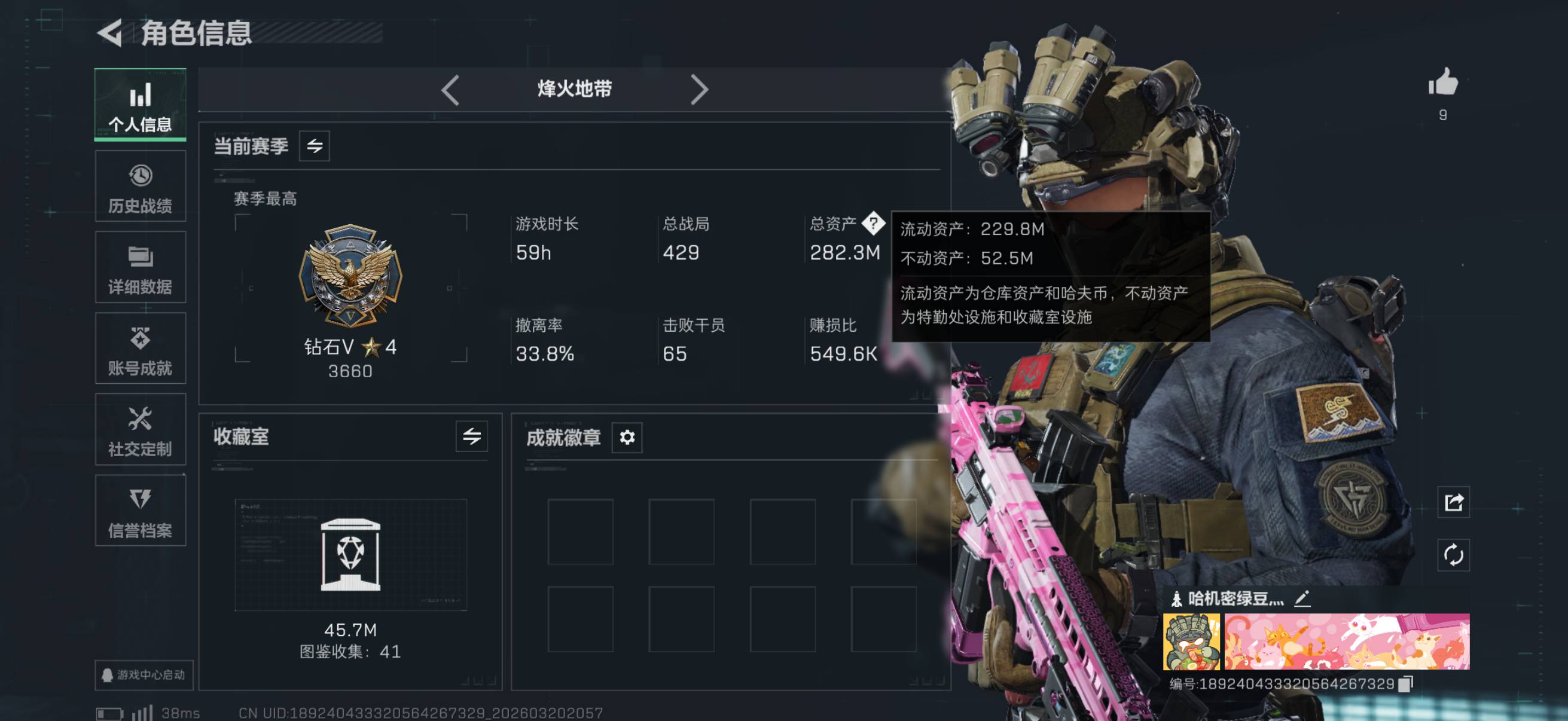Switch game mode with the right arrow
Viewport: 1568px width, 721px height.
[700, 90]
